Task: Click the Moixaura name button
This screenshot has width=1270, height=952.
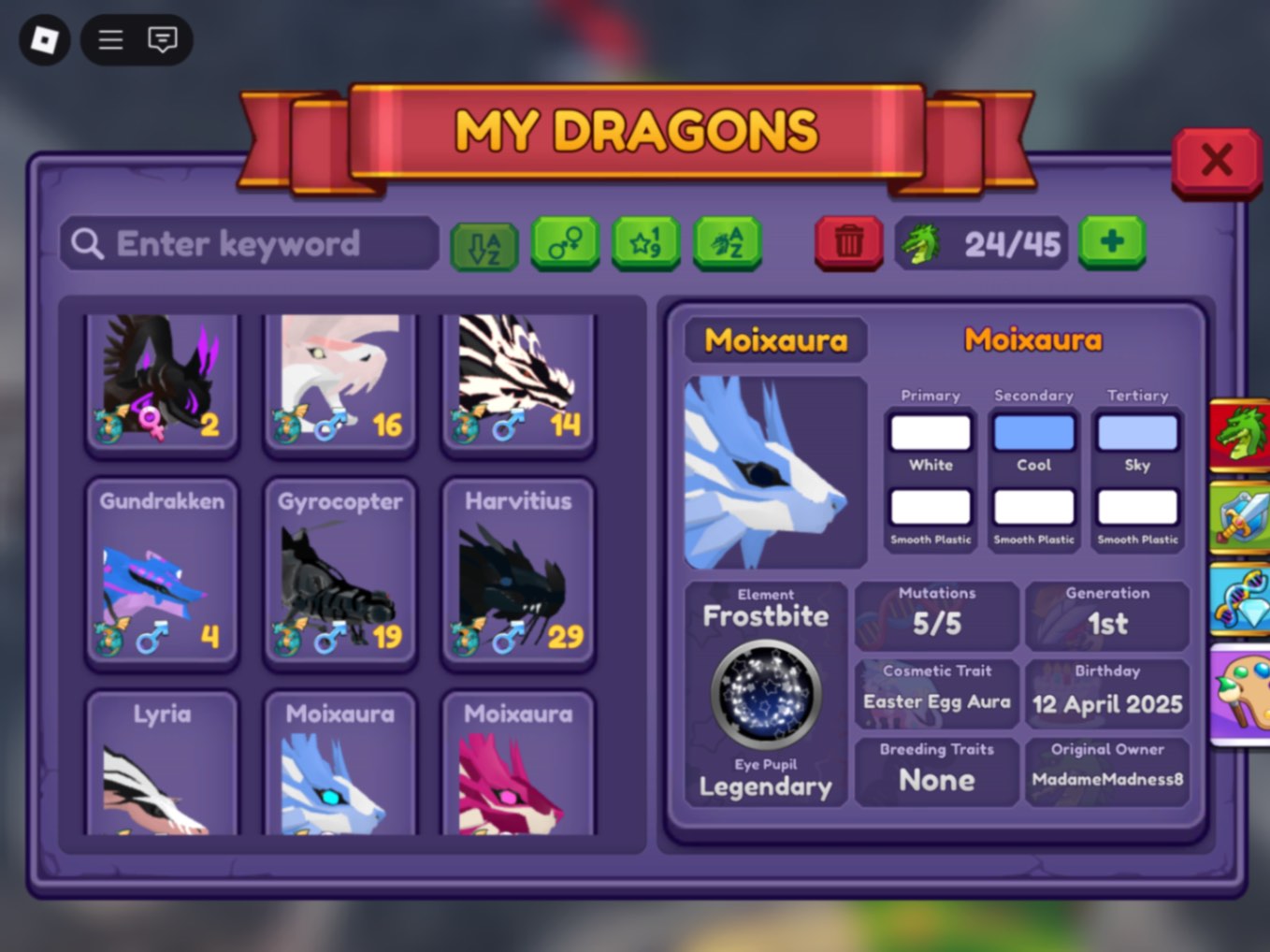Action: click(774, 340)
